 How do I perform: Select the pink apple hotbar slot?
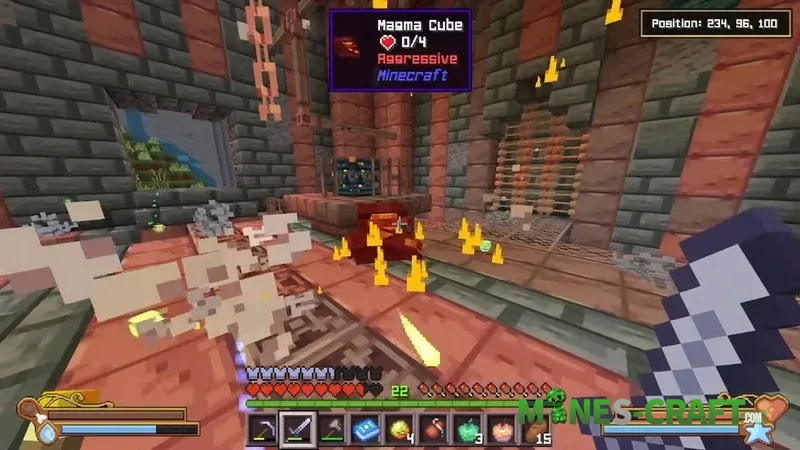[504, 431]
